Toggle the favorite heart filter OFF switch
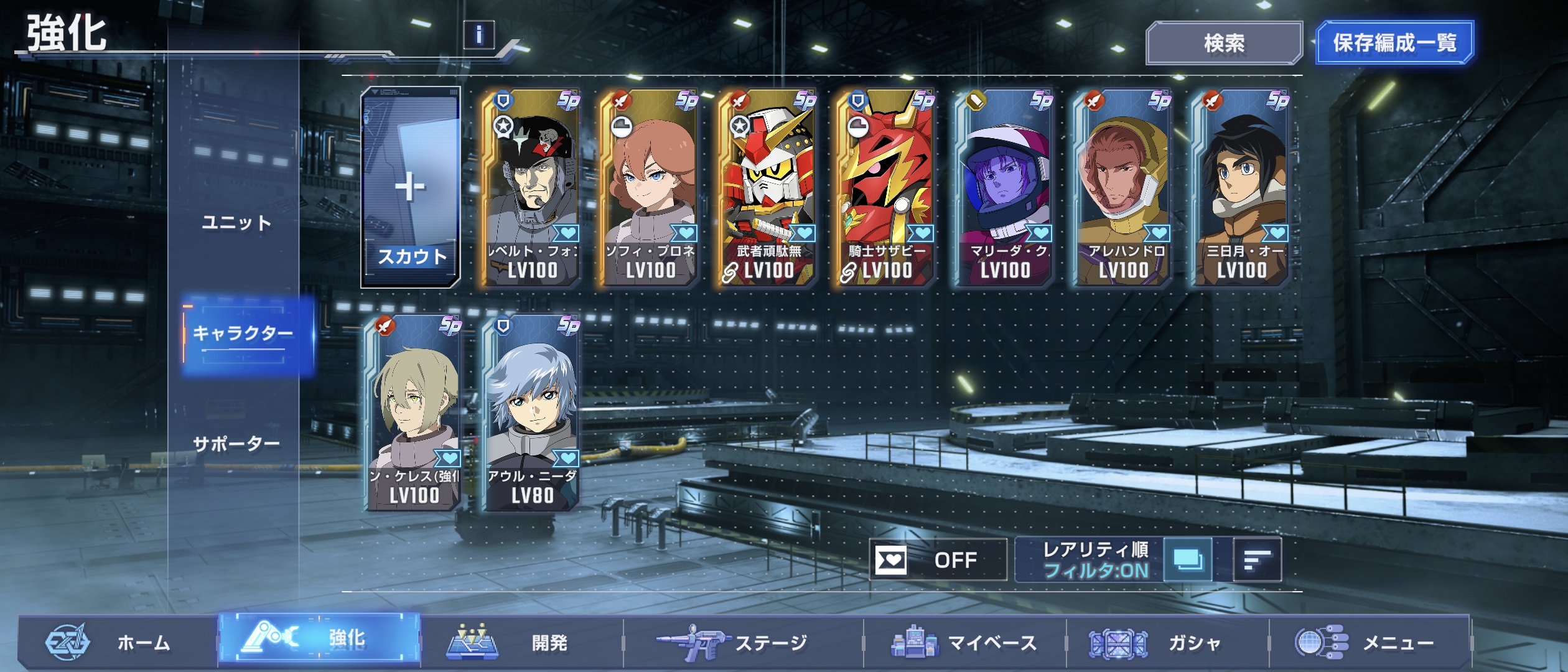Viewport: 1568px width, 672px height. pyautogui.click(x=938, y=560)
